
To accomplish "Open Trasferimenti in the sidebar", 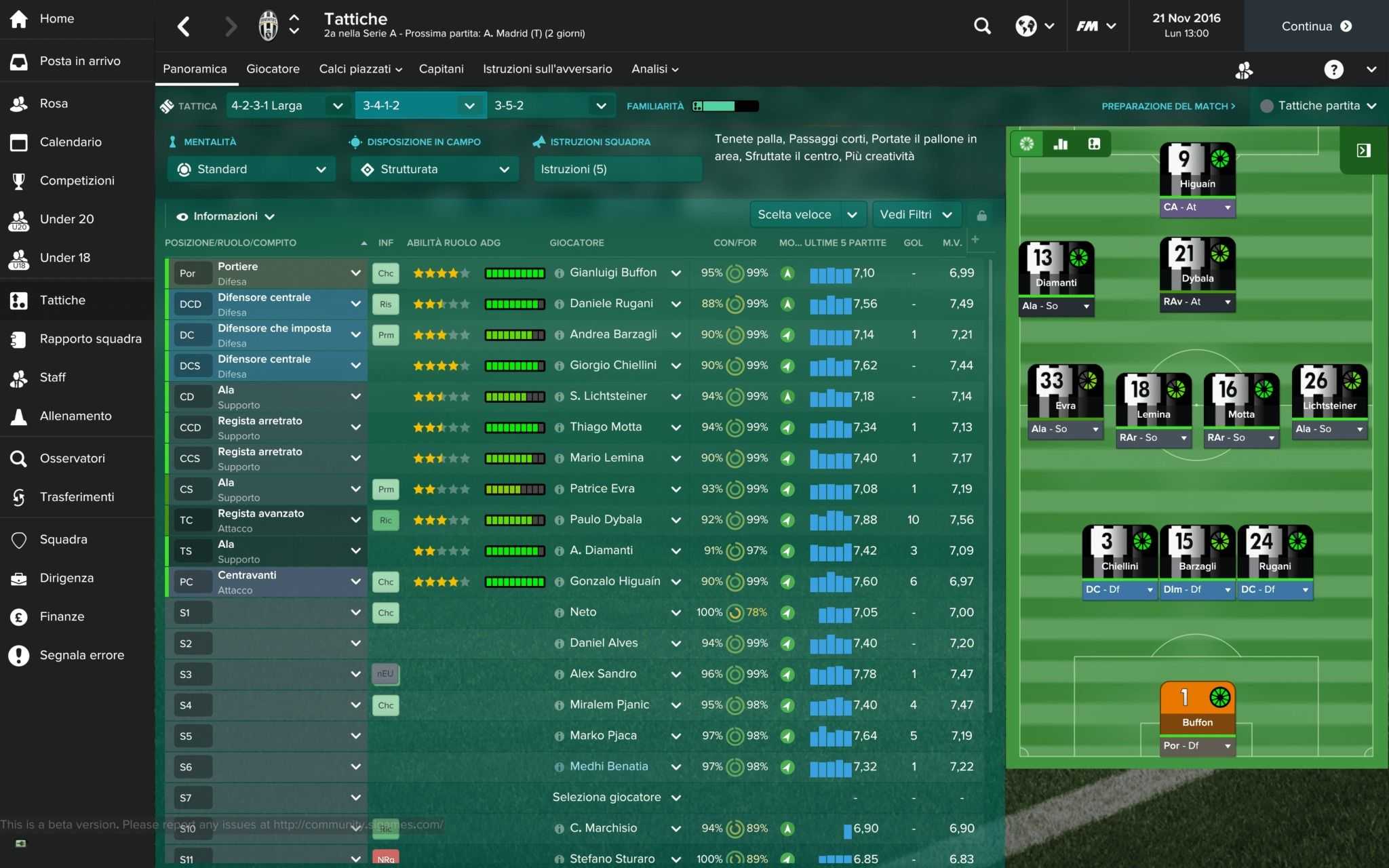I will [x=77, y=497].
